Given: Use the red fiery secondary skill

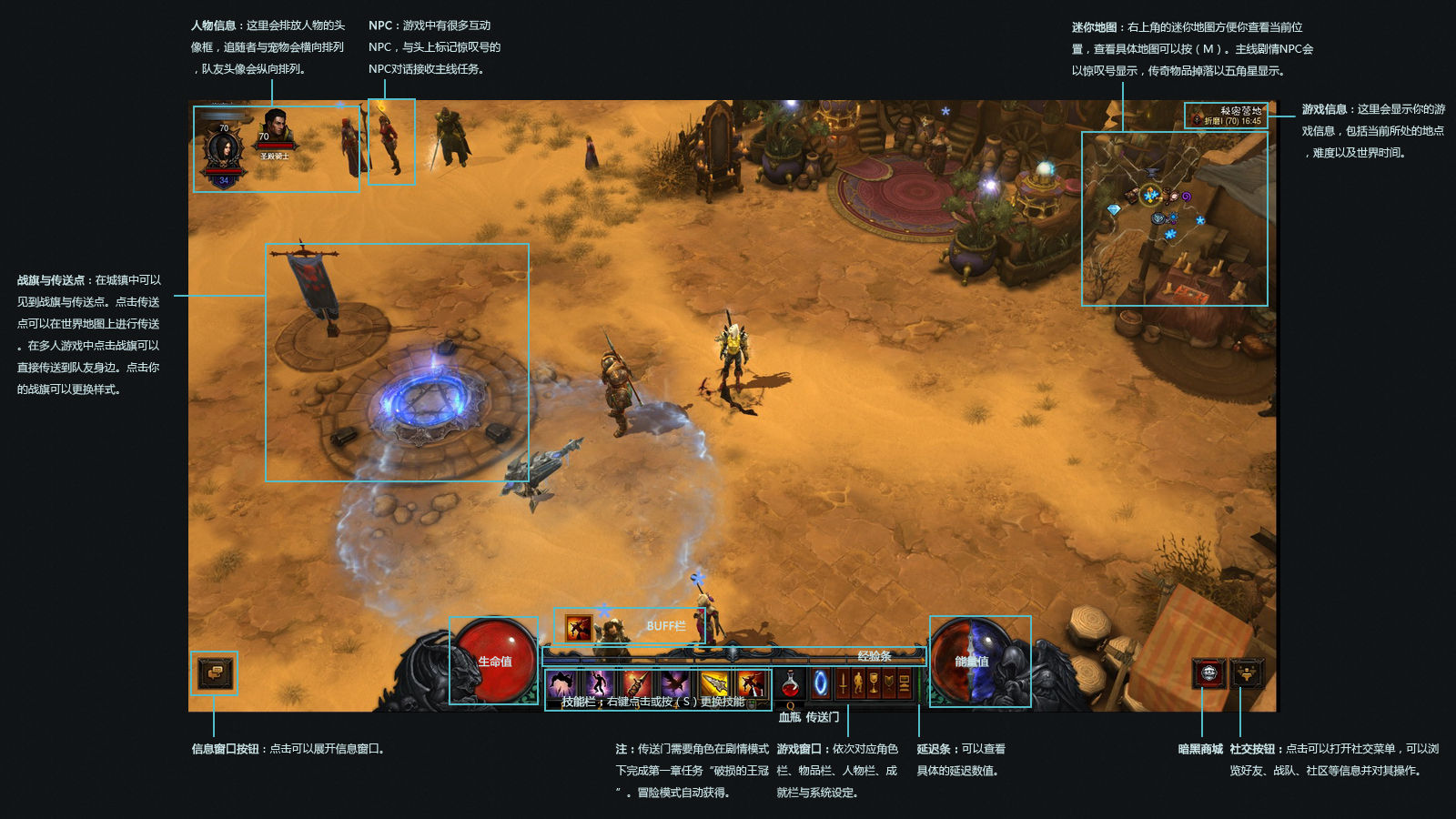Looking at the screenshot, I should [x=751, y=683].
